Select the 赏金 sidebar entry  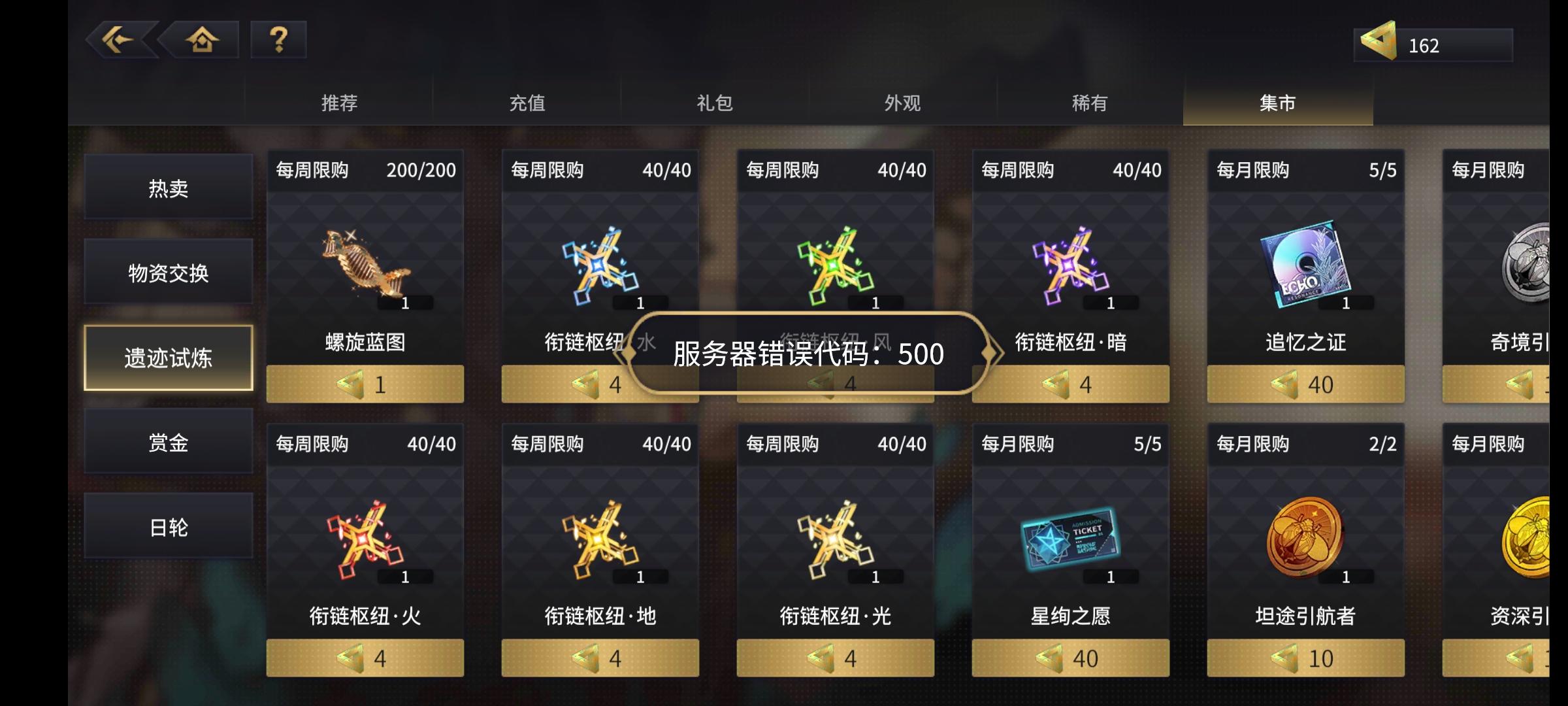tap(168, 442)
